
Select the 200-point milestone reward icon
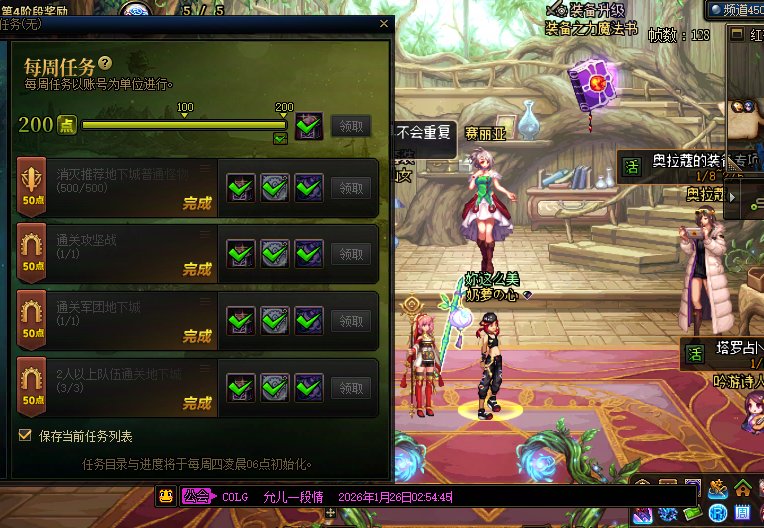tap(308, 125)
